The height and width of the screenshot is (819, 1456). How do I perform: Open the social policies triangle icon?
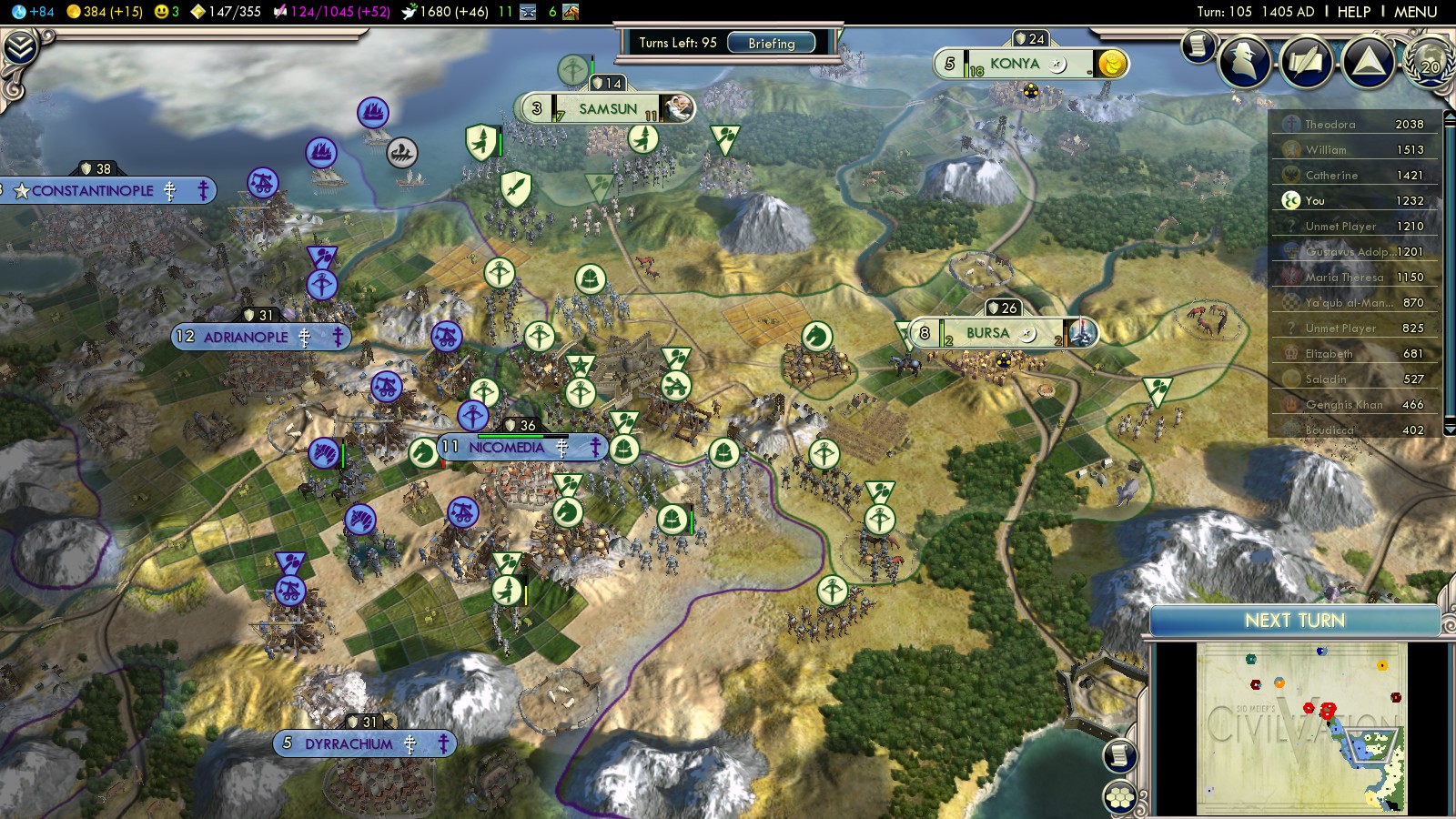point(1368,62)
